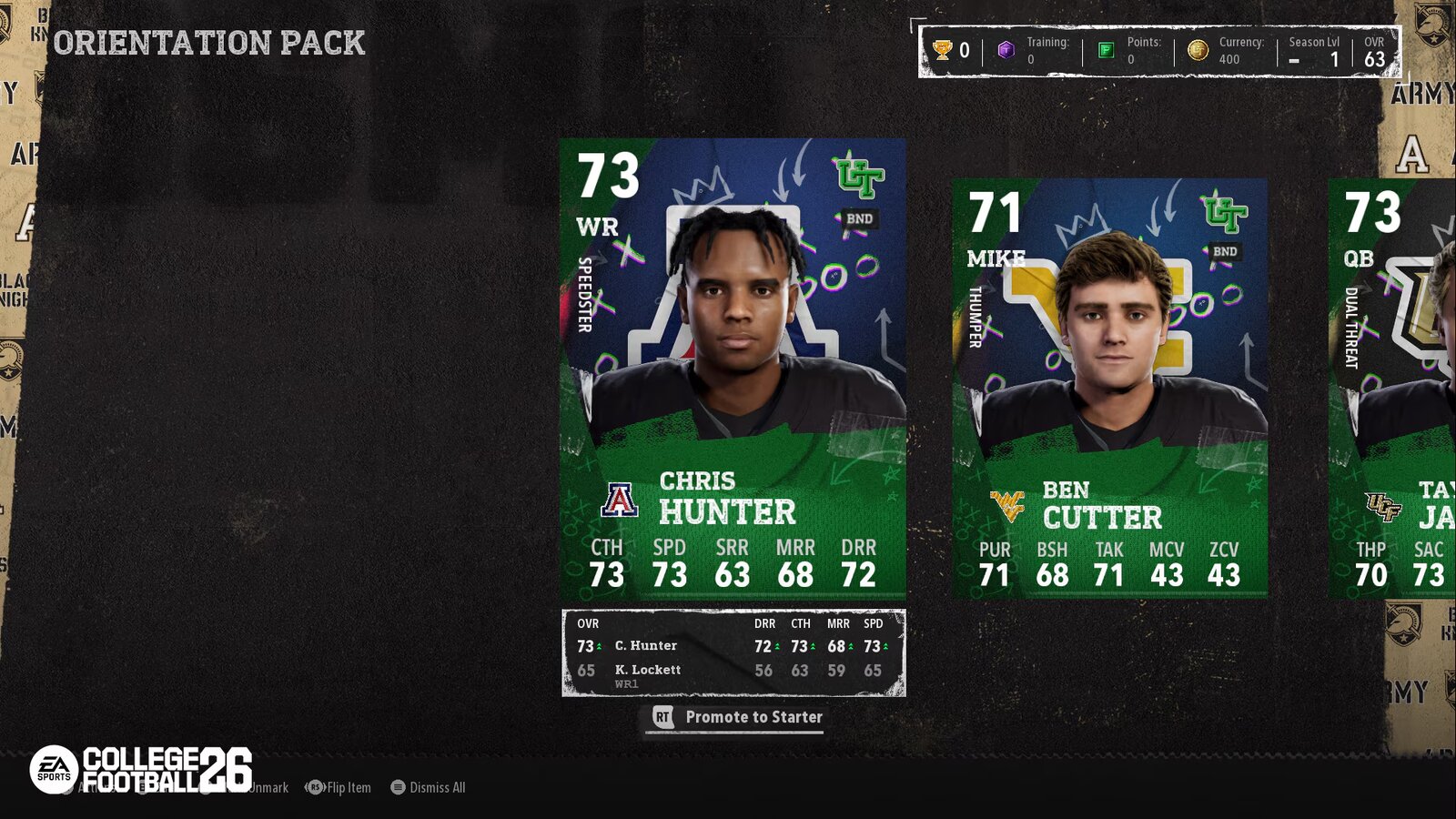The image size is (1456, 819).
Task: Select the Arizona logo on Chris Hunter's card
Action: 621,499
